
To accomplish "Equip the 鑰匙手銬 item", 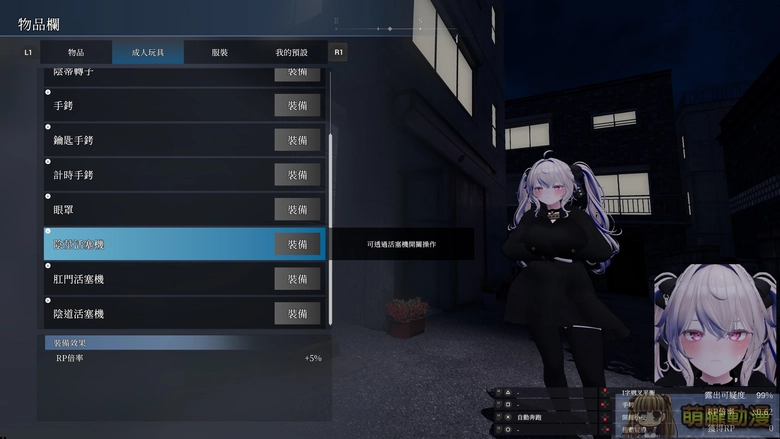I will pyautogui.click(x=297, y=140).
